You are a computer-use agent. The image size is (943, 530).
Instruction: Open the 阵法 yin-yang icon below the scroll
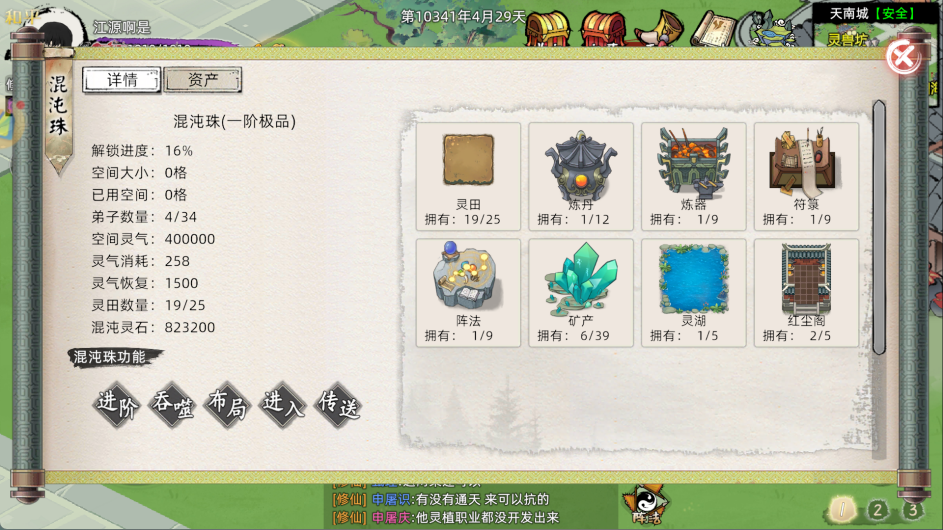coord(645,505)
